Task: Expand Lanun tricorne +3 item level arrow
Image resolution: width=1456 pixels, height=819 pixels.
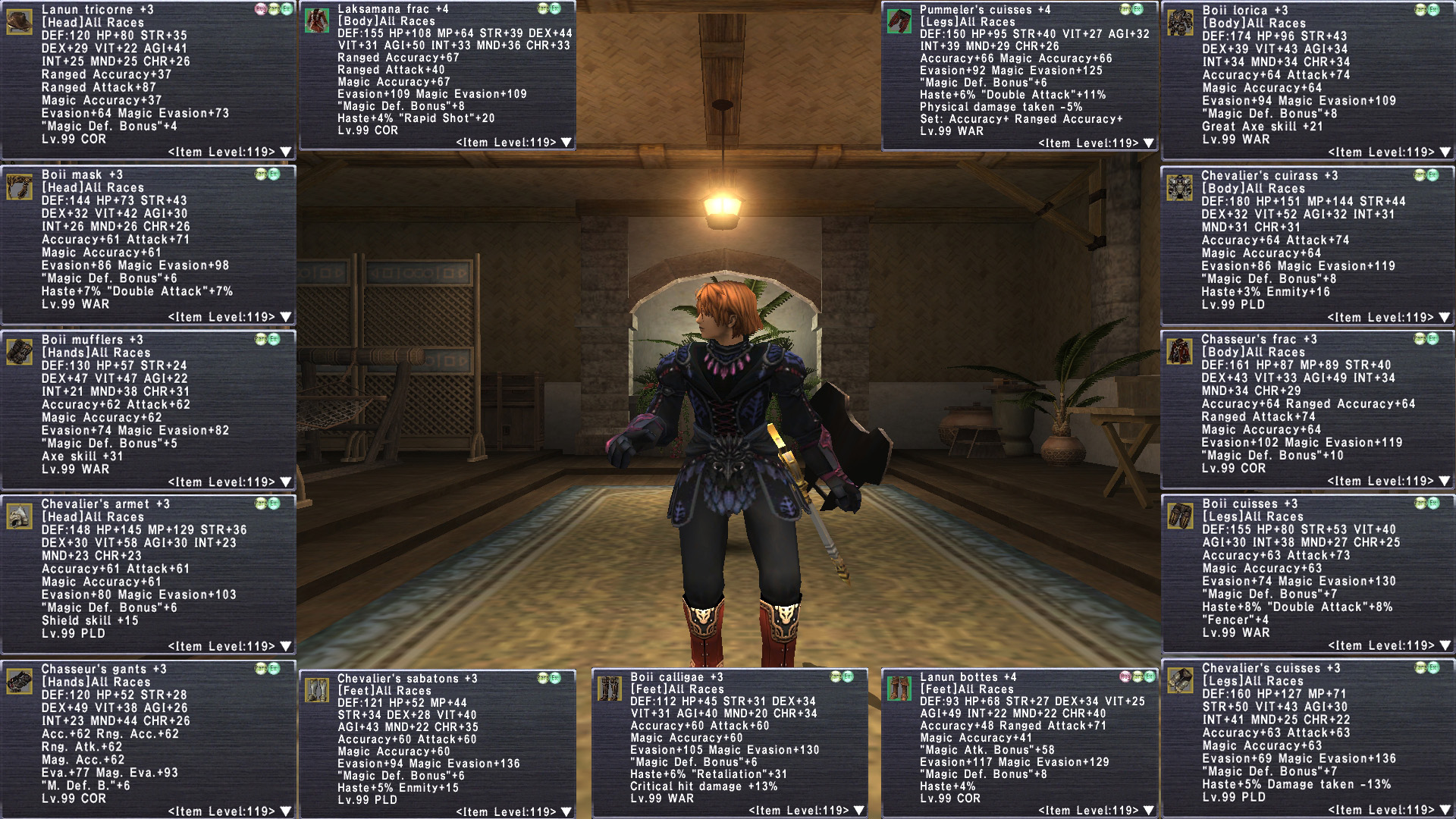Action: point(286,152)
